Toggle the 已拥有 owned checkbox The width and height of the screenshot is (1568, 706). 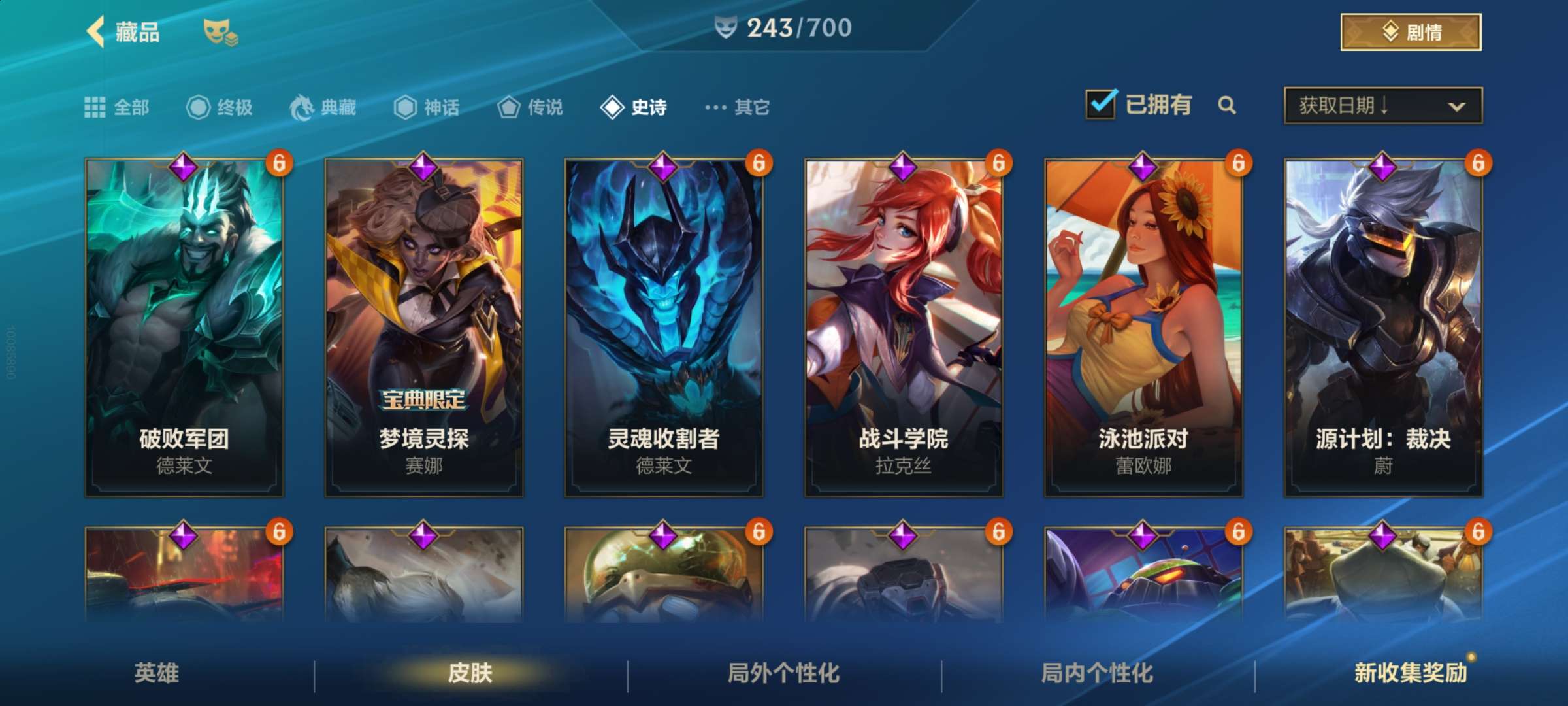(x=1101, y=105)
